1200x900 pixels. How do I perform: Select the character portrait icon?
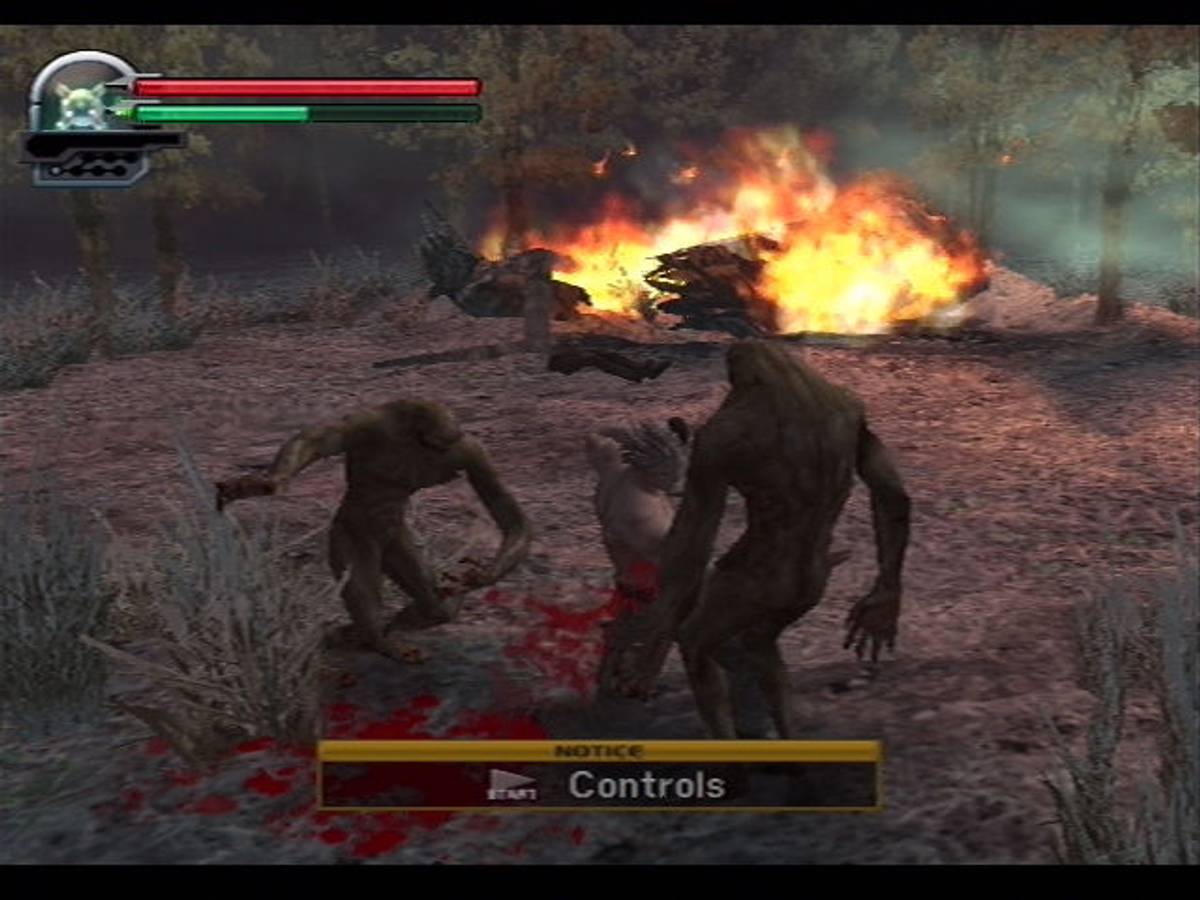click(79, 105)
